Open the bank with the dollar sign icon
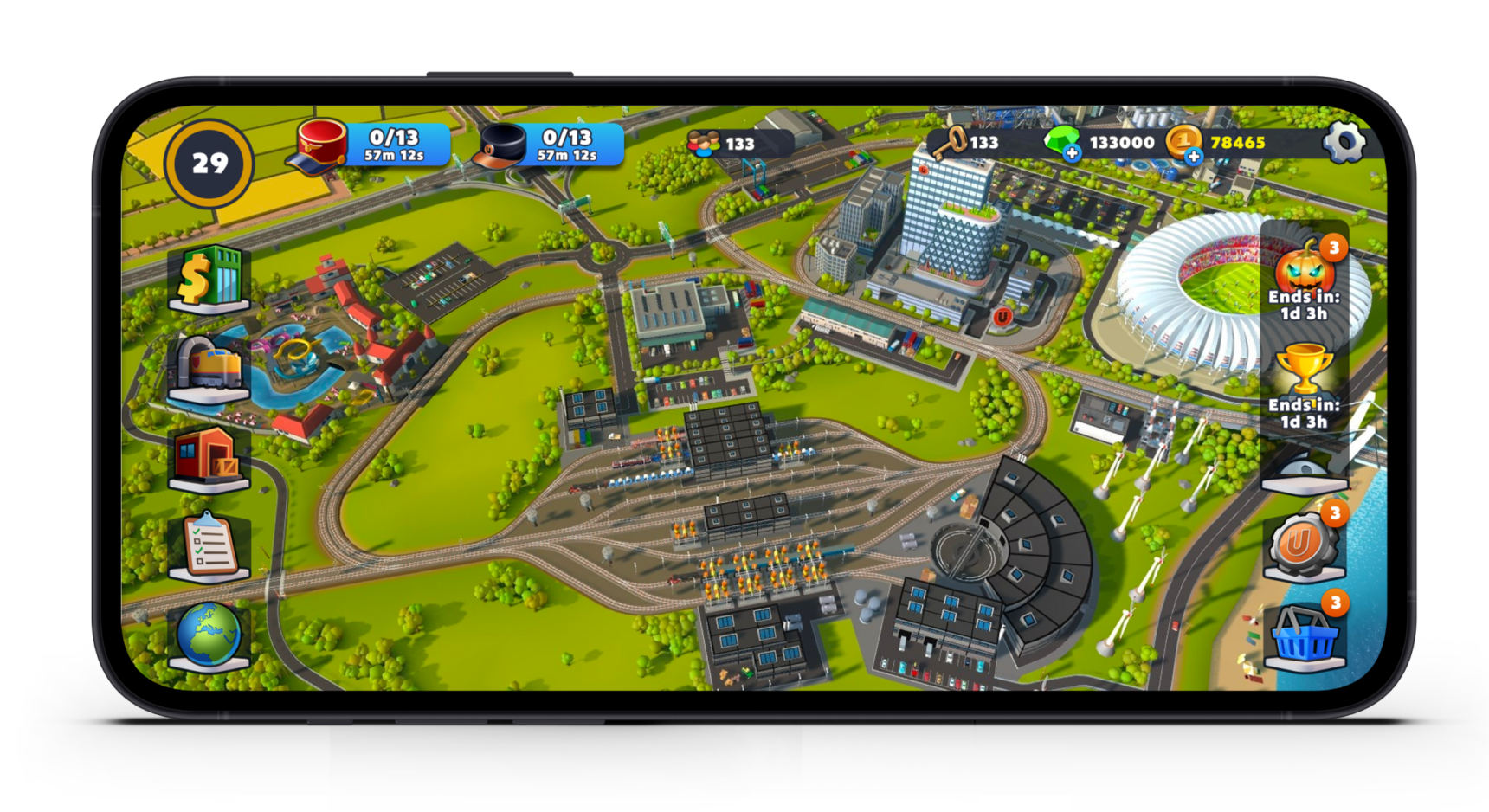 tap(208, 280)
